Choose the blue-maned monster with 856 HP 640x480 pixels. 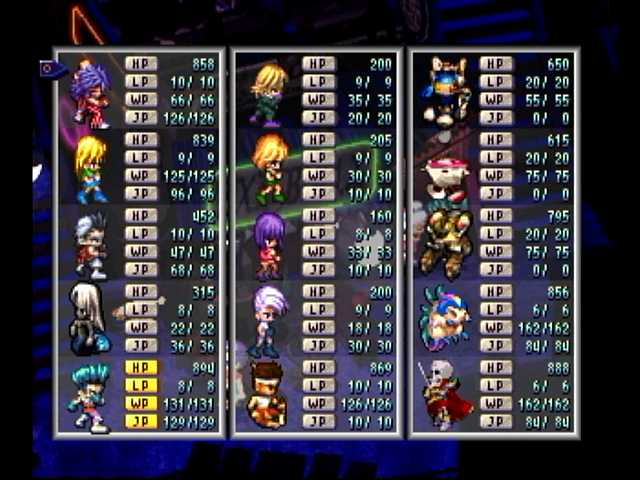tap(446, 319)
